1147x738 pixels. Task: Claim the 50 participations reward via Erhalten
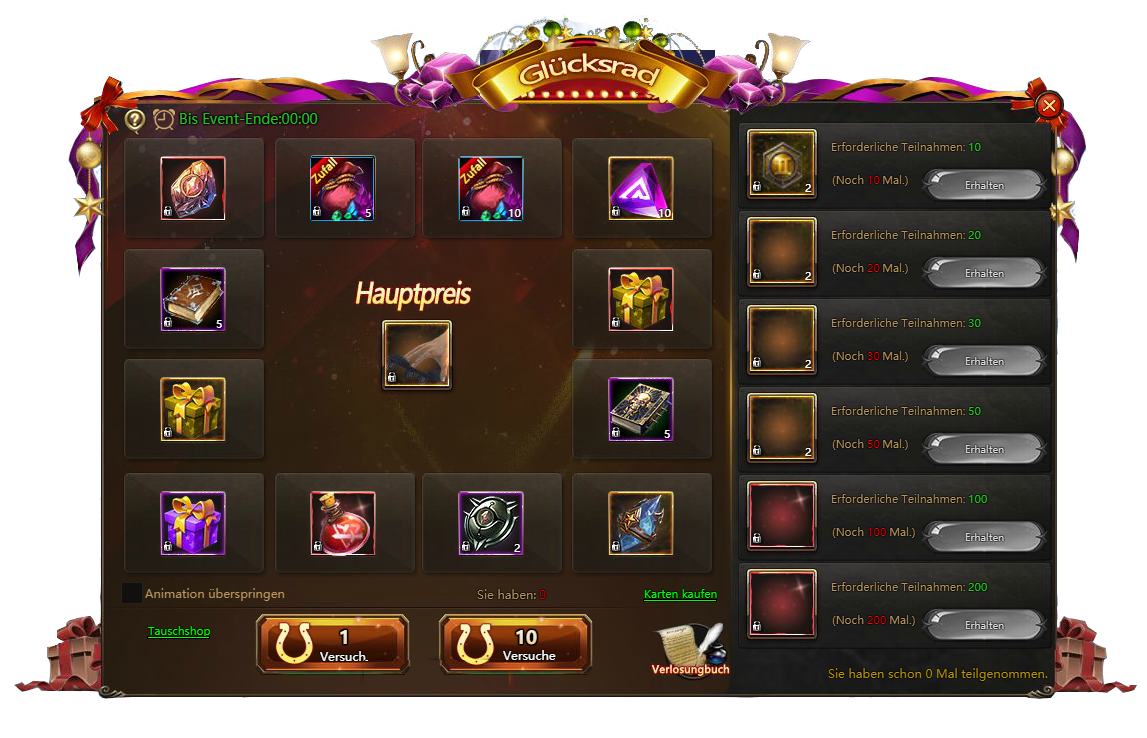(x=984, y=449)
